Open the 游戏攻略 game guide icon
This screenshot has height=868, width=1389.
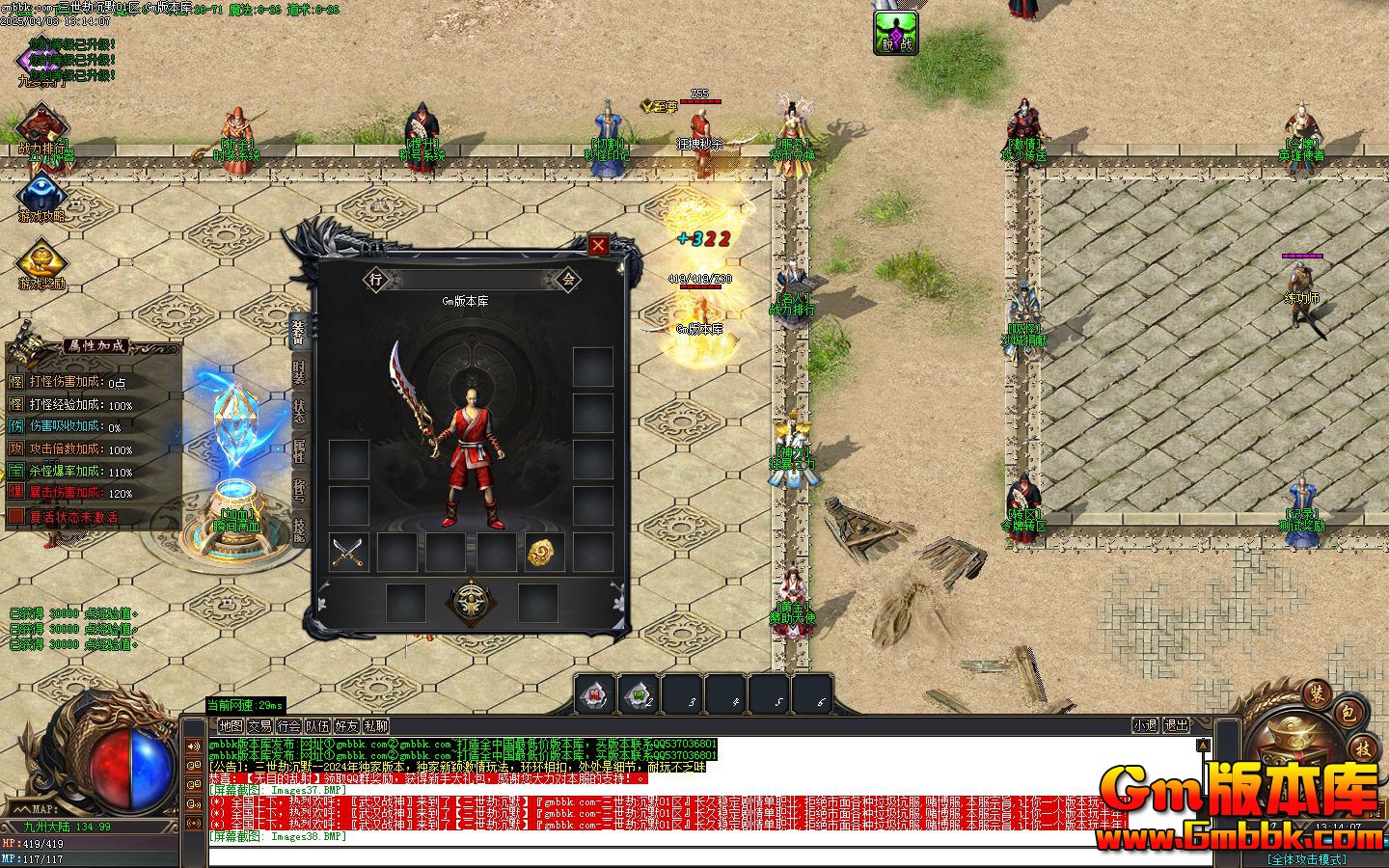pos(42,198)
